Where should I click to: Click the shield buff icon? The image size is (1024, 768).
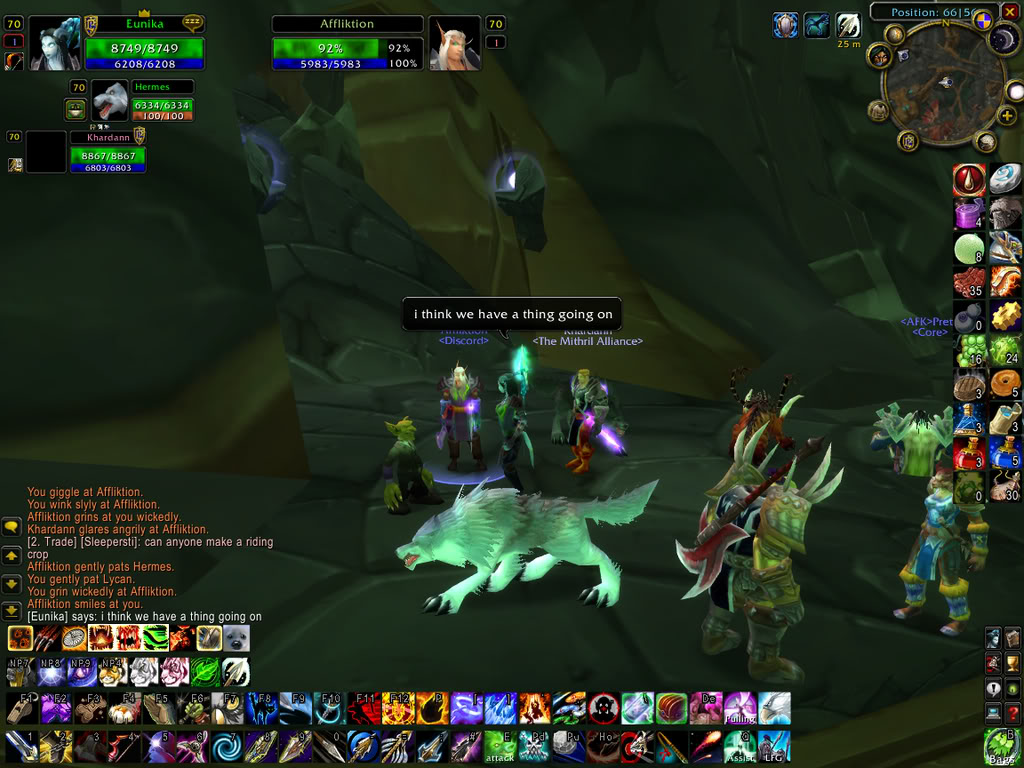coord(785,25)
